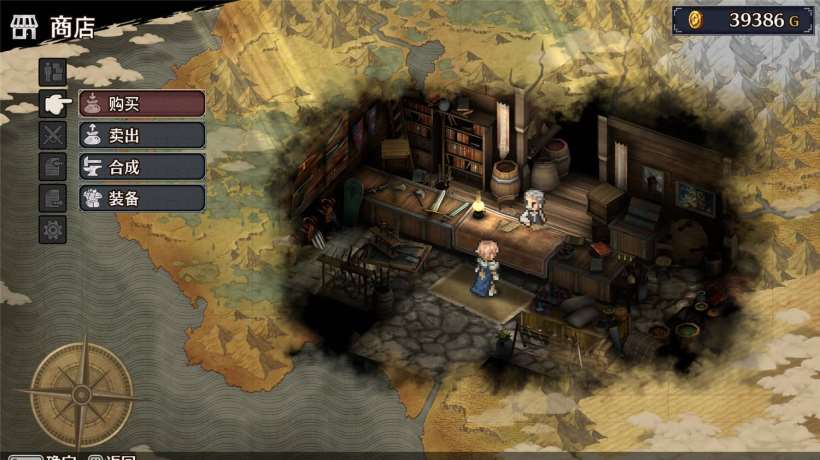Select the crossed swords sidebar icon
This screenshot has width=820, height=460.
coord(53,134)
